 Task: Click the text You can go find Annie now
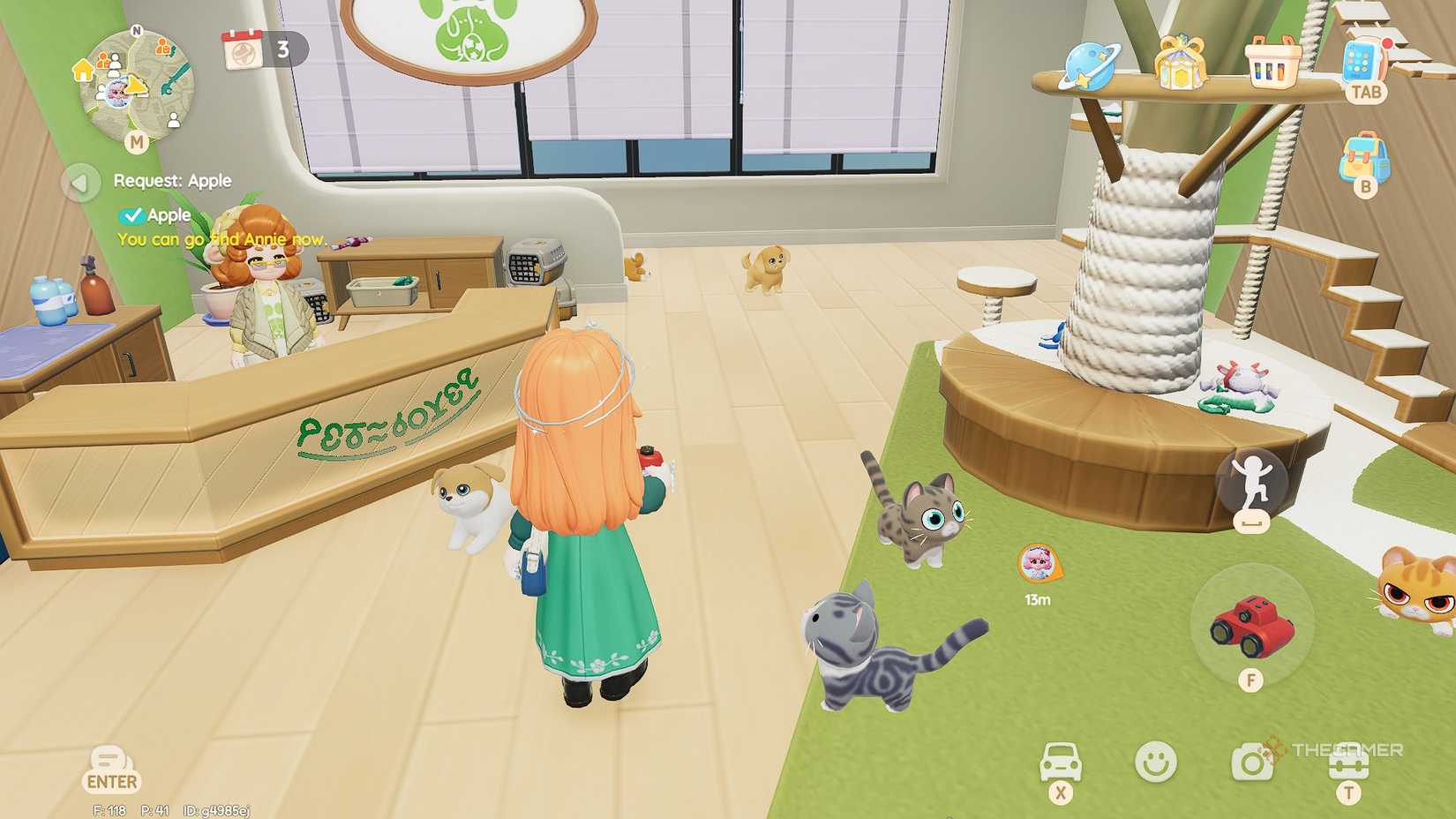(222, 239)
